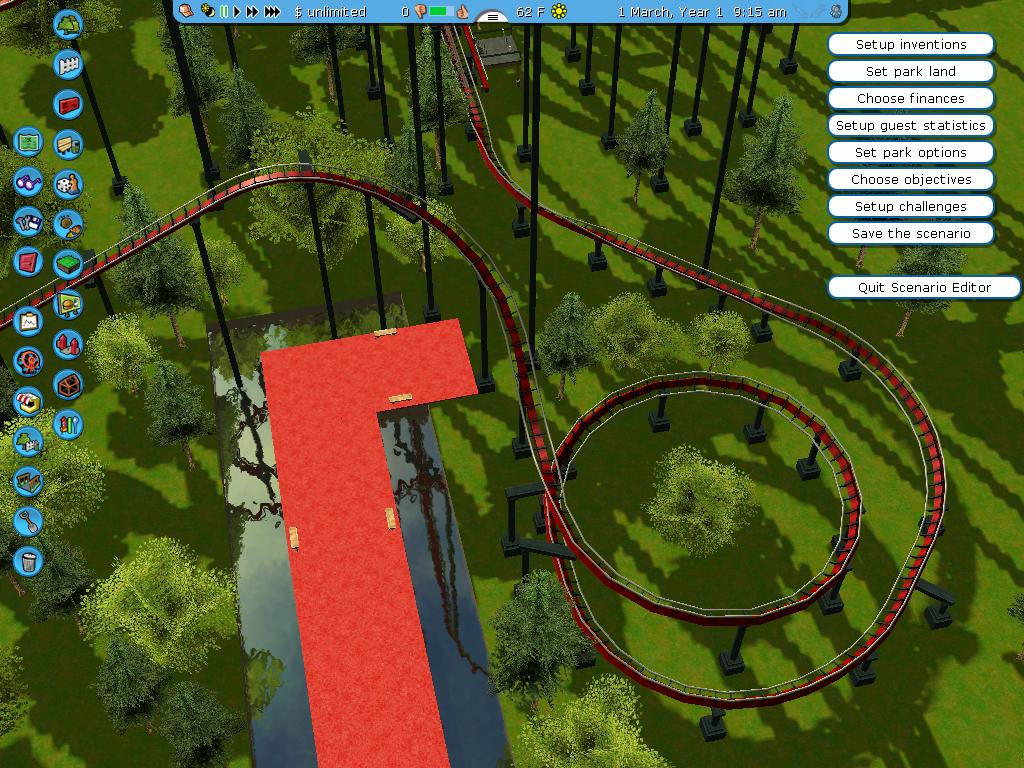The height and width of the screenshot is (768, 1024).
Task: Open the floppy disk file options
Action: [28, 222]
